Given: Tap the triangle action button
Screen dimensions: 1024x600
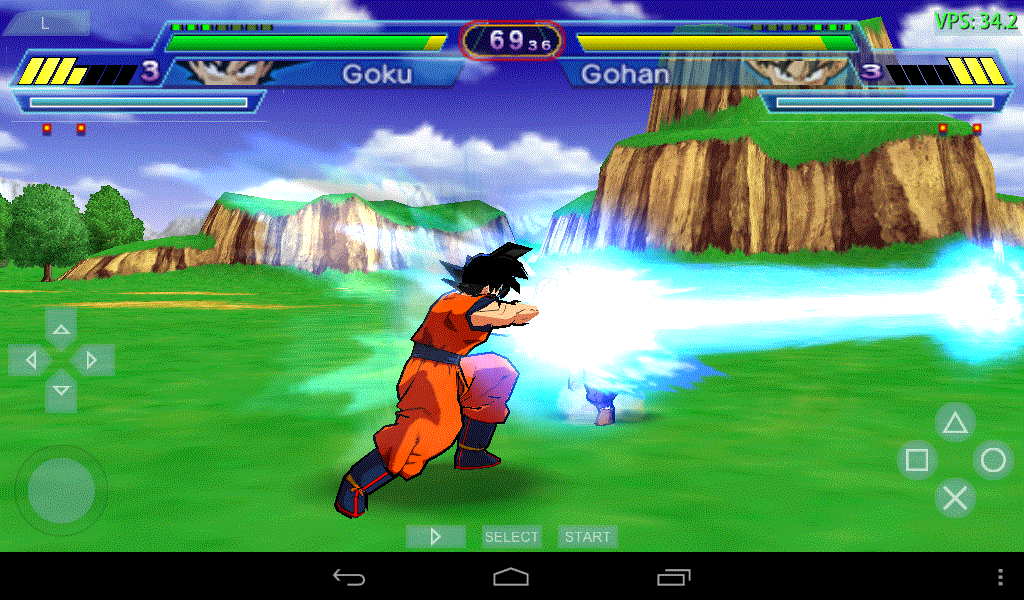Looking at the screenshot, I should (955, 423).
